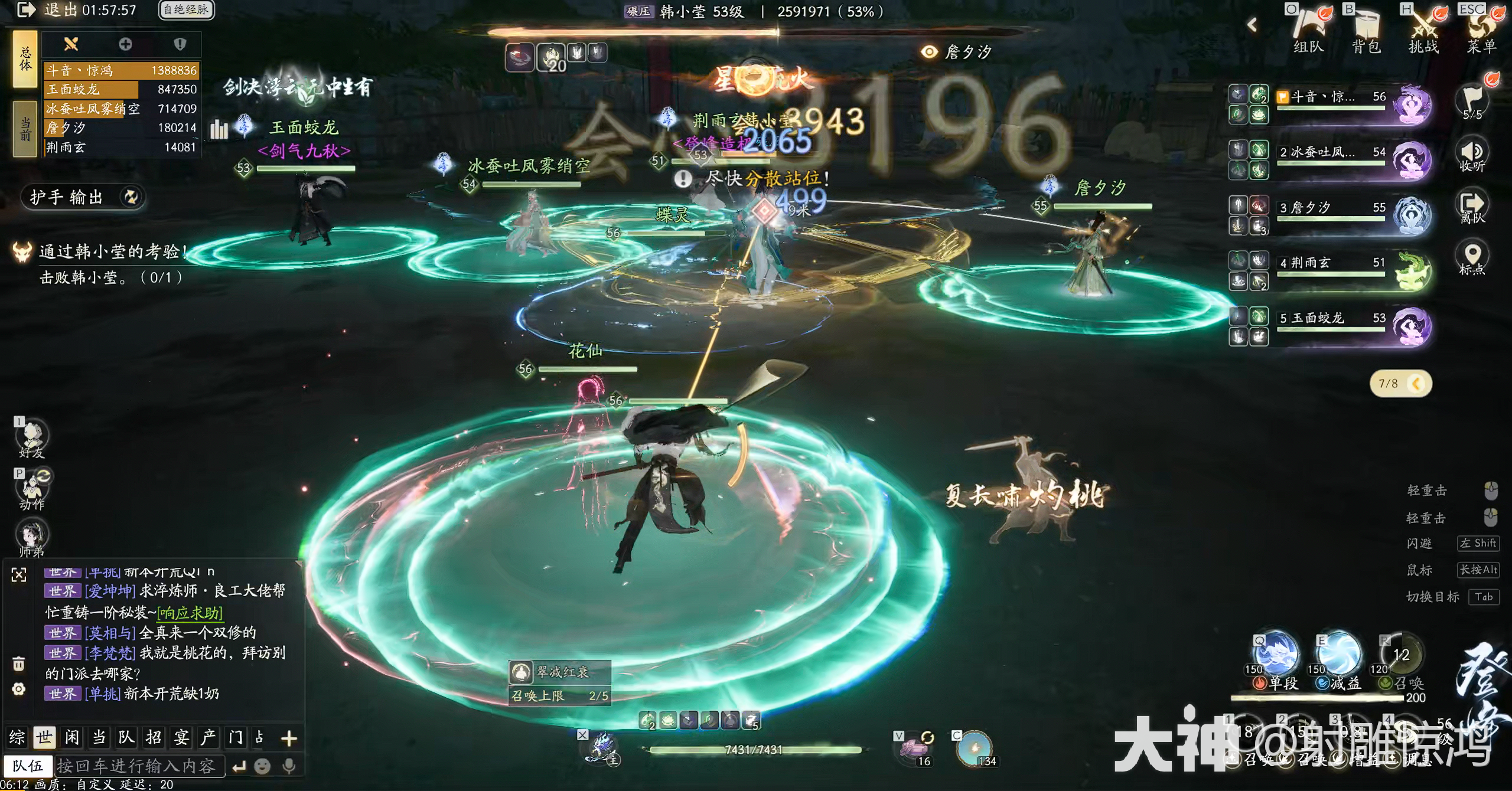Screen dimensions: 1512x791
Task: Select teammate 荆雨玄 in party list
Action: (x=1332, y=263)
